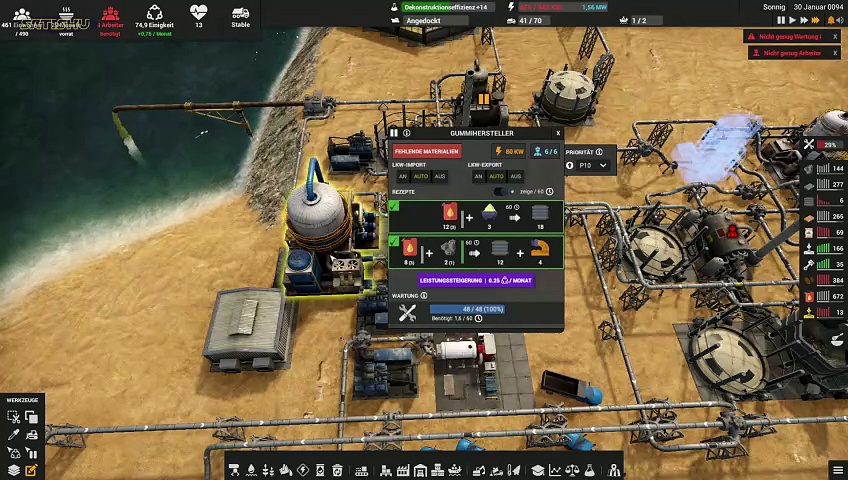
Task: Pause the game speed
Action: click(x=781, y=20)
